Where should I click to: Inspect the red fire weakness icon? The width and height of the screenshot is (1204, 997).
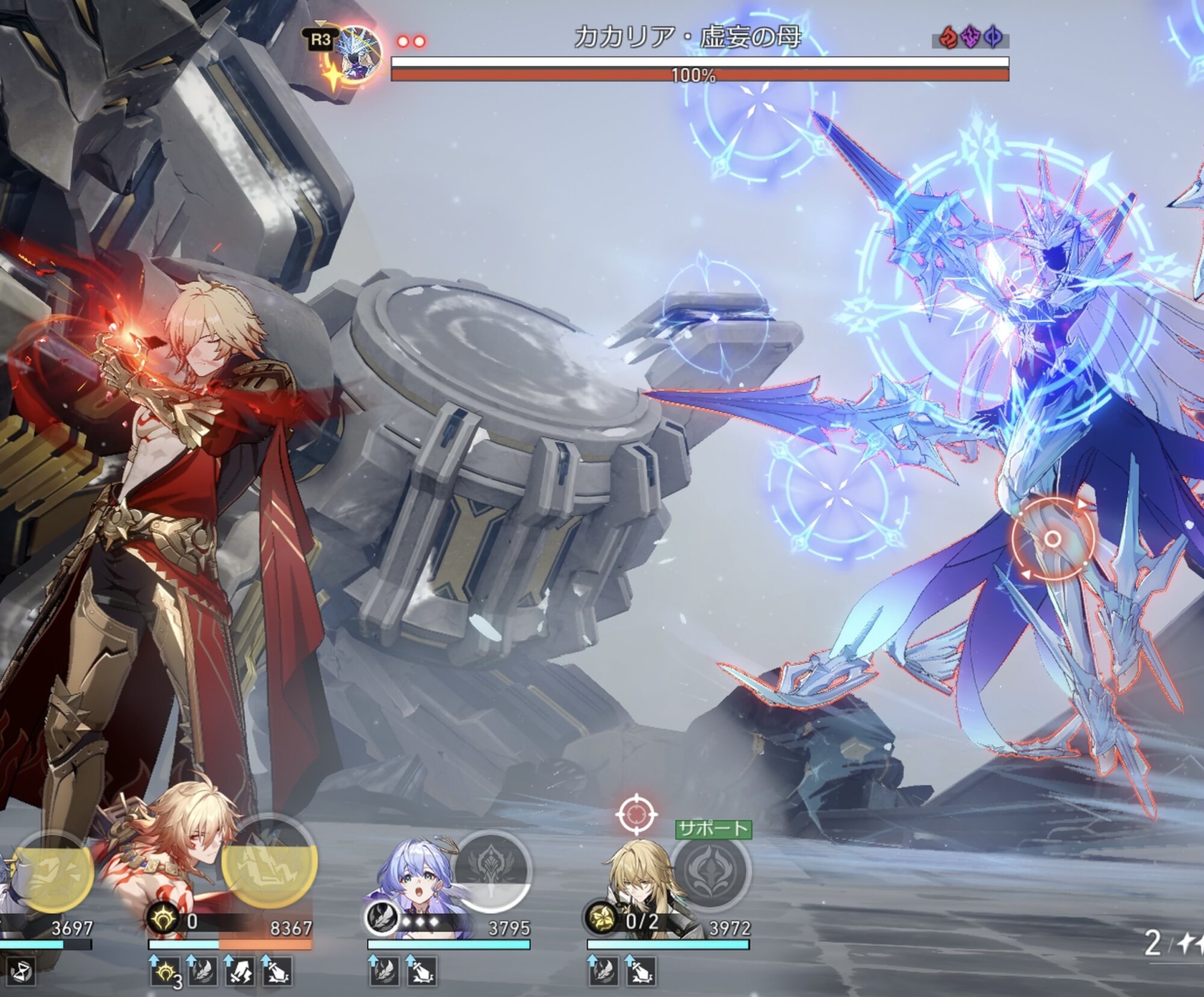(x=948, y=38)
